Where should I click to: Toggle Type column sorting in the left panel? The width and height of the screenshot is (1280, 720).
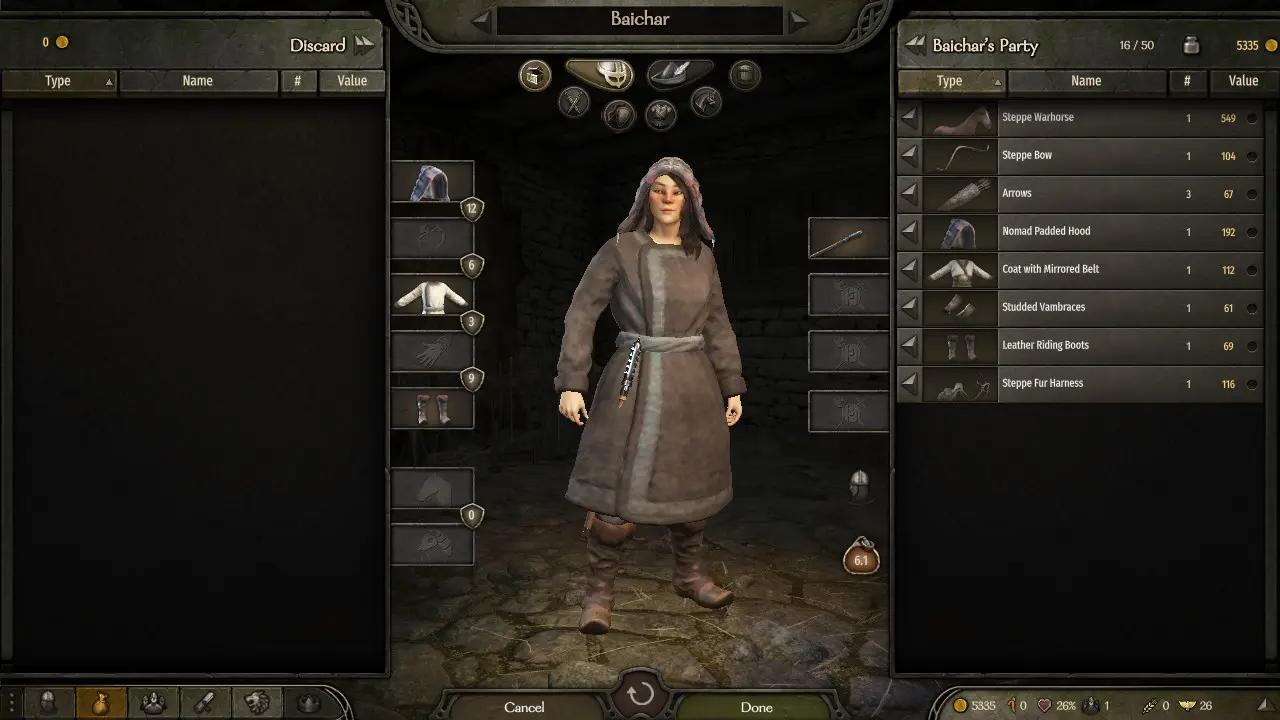point(58,81)
